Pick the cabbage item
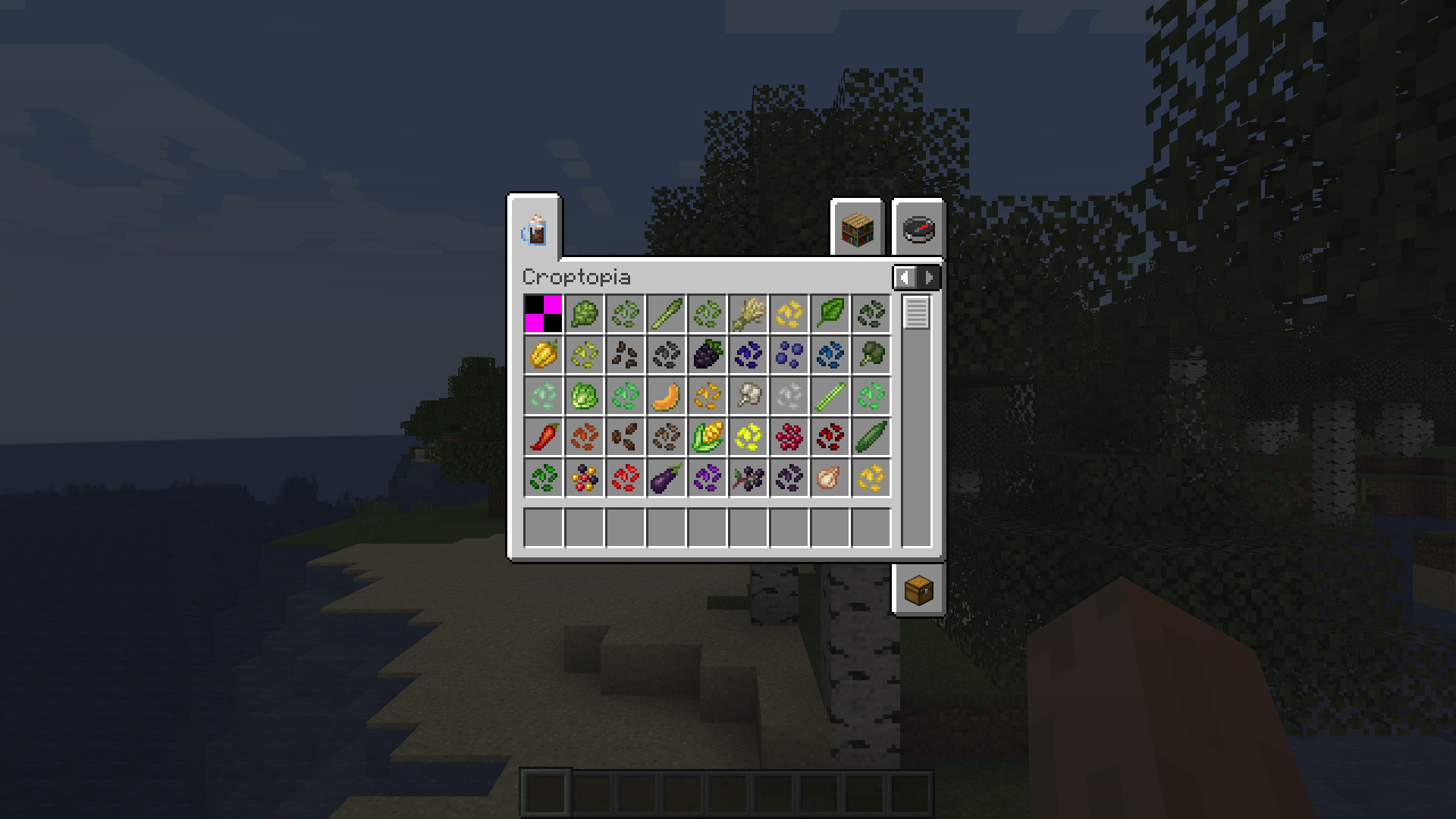Viewport: 1456px width, 819px height. pos(584,395)
